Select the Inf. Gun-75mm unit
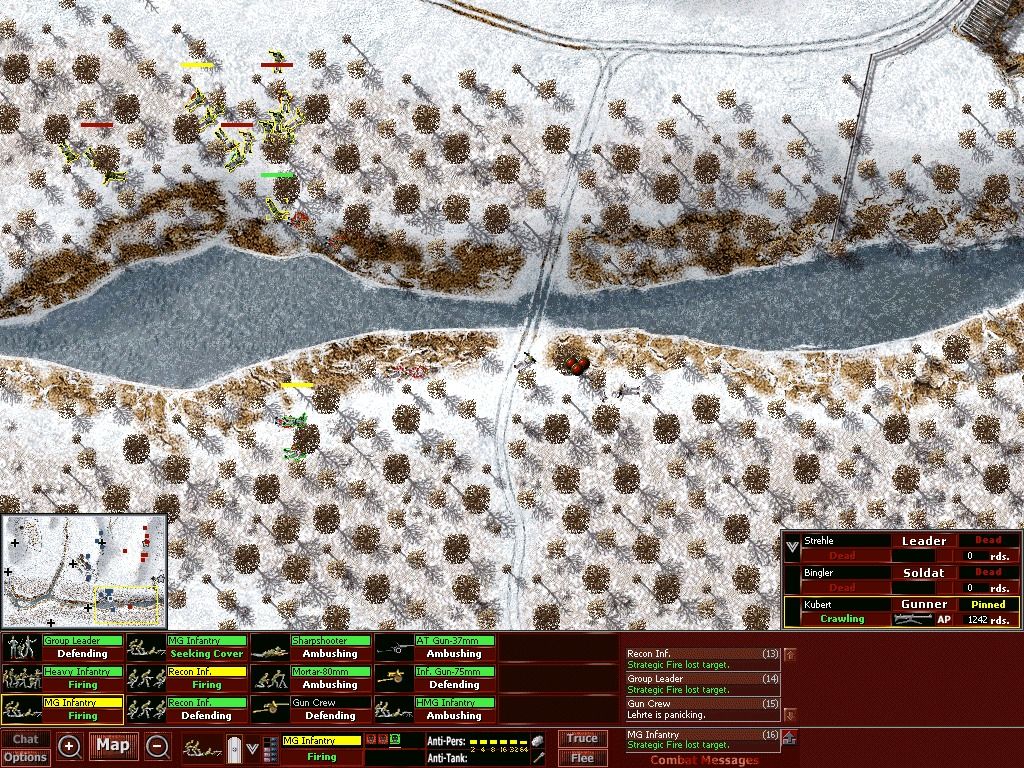 (x=434, y=678)
